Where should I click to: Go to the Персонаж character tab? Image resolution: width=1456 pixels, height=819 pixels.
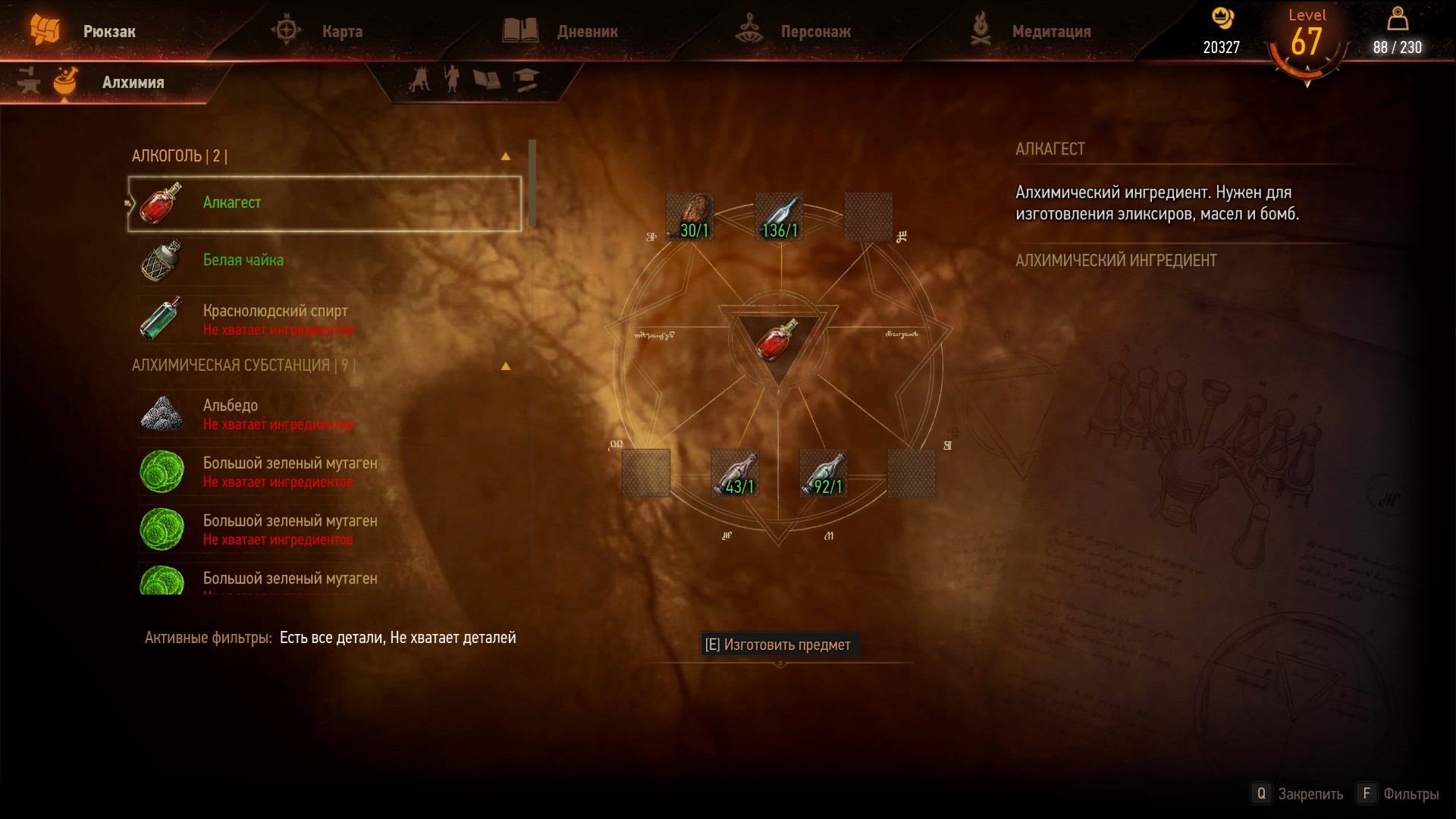(x=815, y=32)
